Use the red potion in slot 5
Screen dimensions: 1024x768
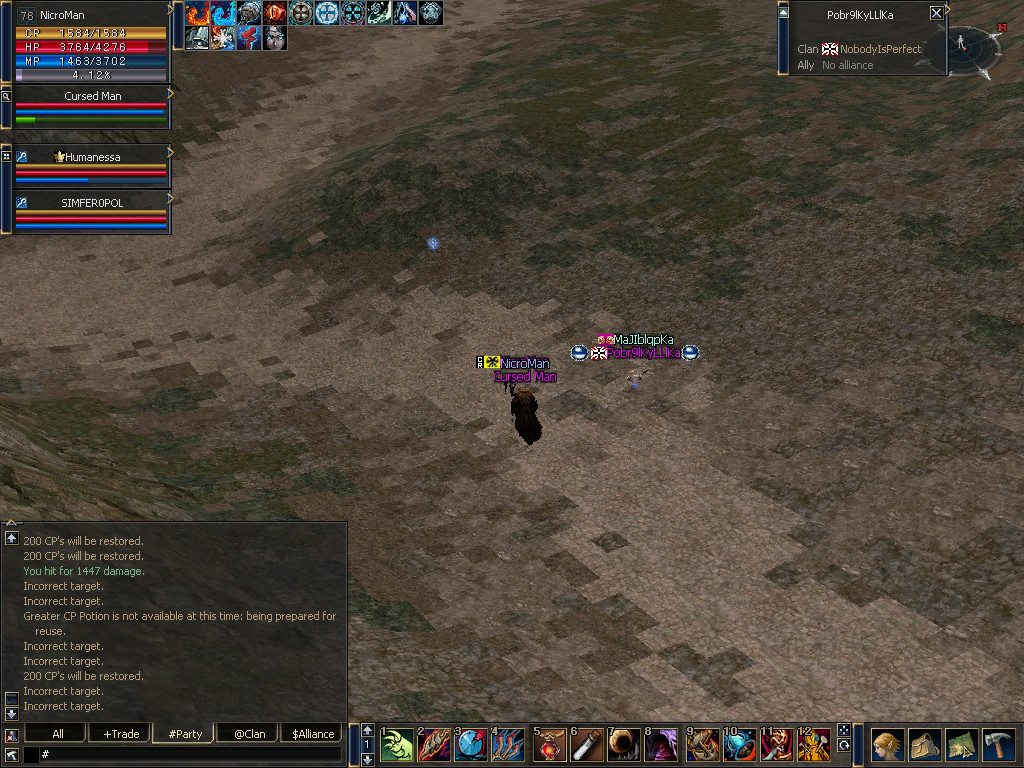click(550, 745)
